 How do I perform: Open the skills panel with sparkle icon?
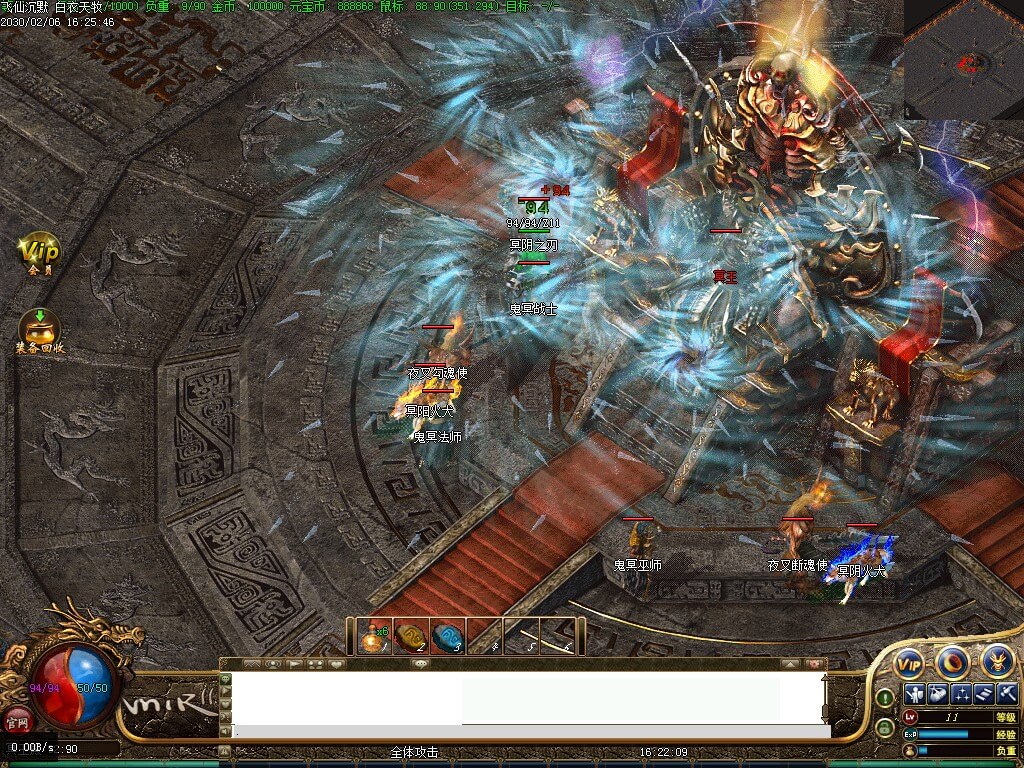[x=960, y=693]
